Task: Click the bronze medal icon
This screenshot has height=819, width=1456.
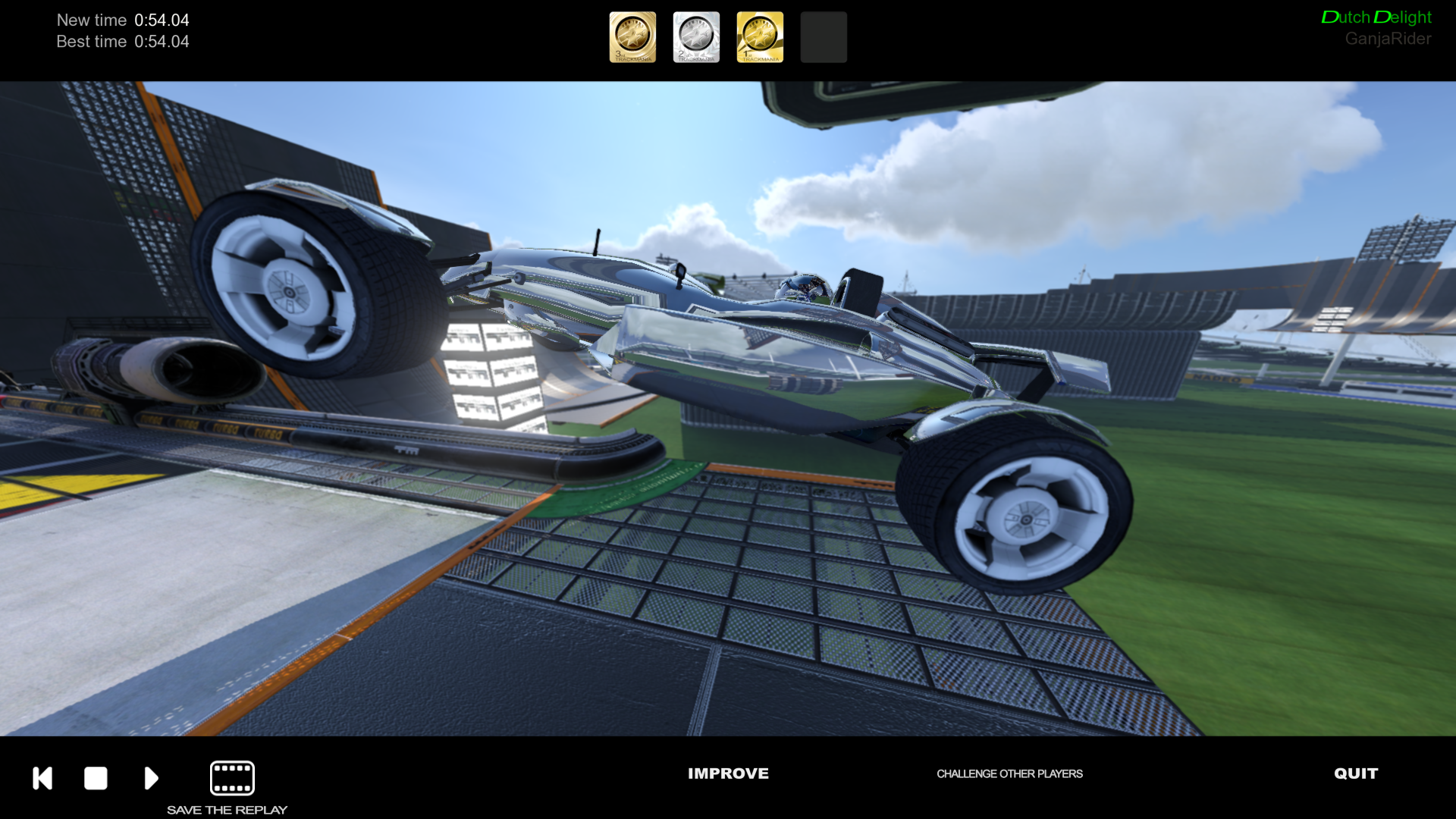Action: pyautogui.click(x=632, y=36)
